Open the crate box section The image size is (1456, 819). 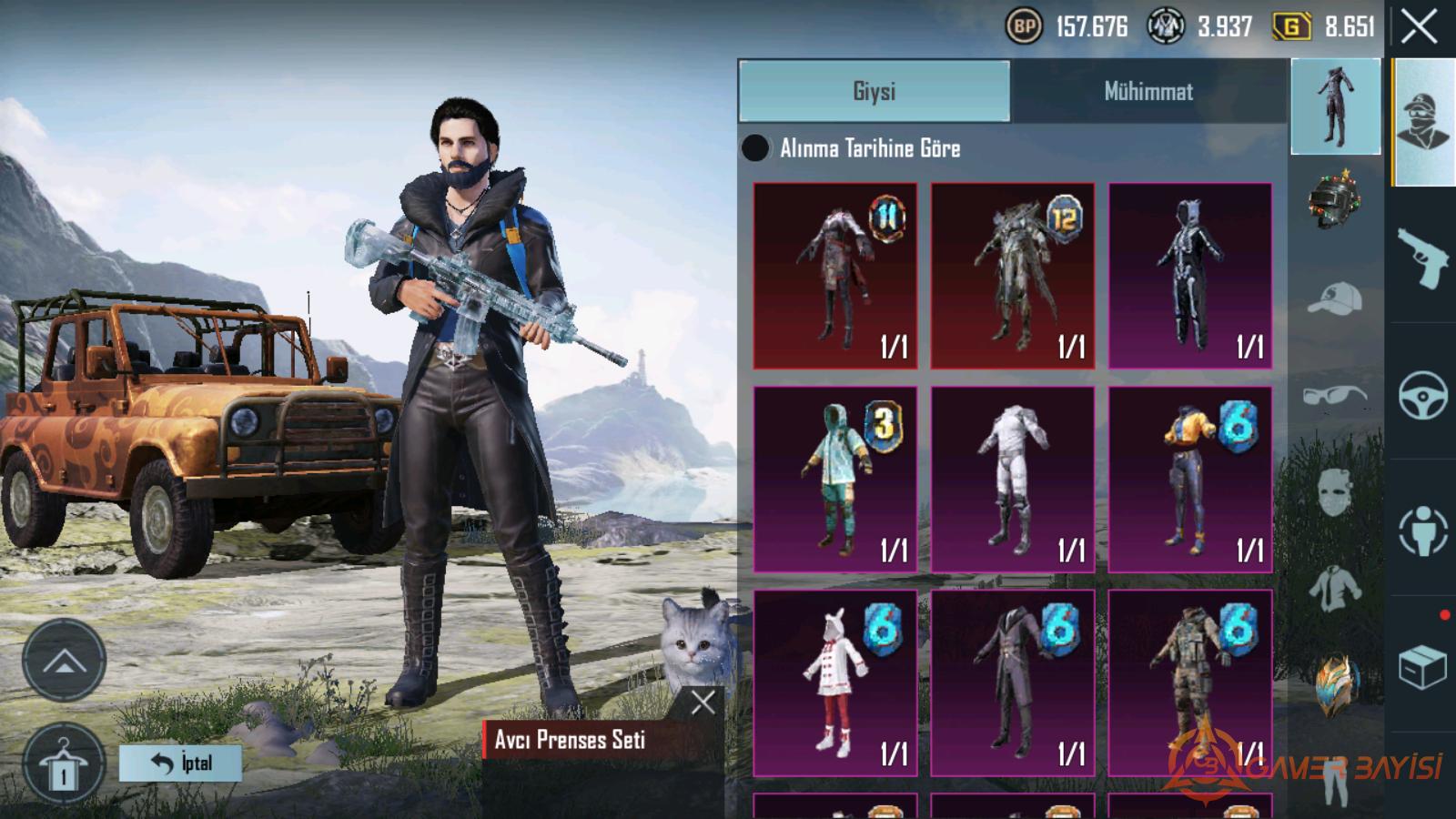coord(1422,667)
